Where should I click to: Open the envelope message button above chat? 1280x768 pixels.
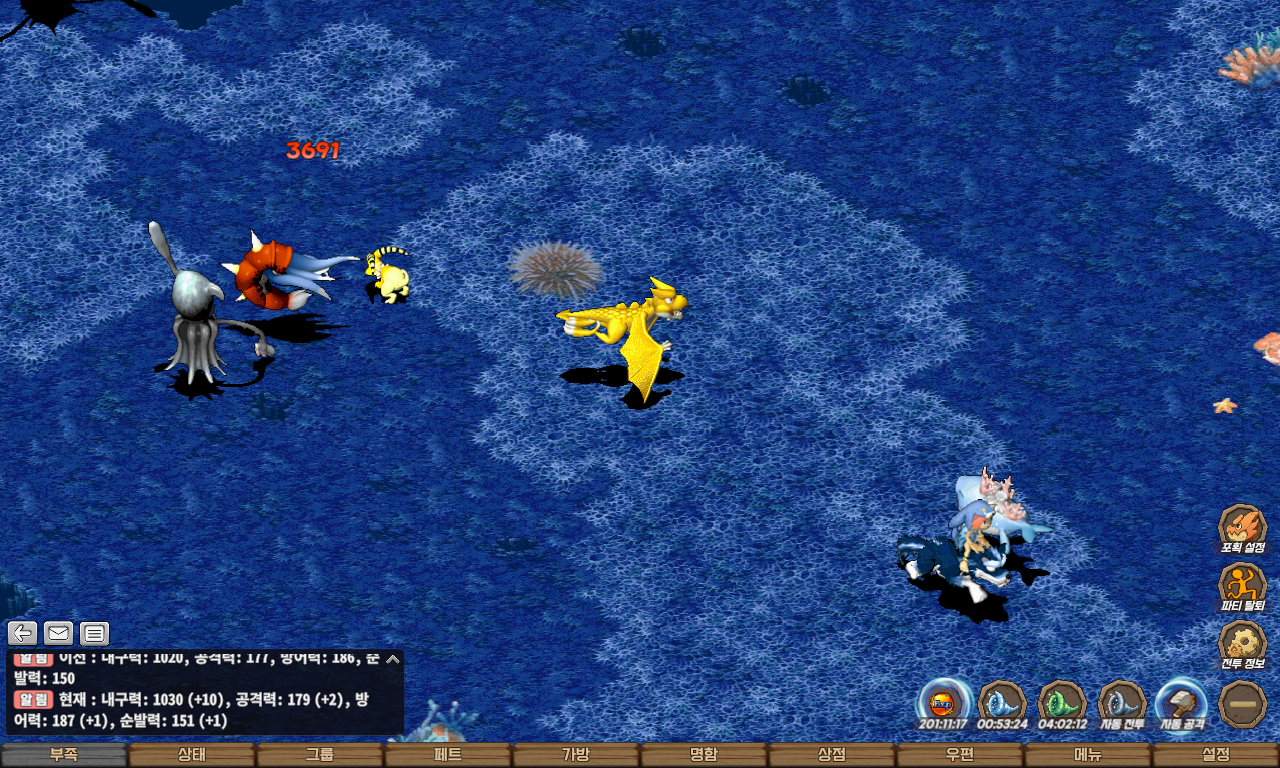pyautogui.click(x=58, y=633)
